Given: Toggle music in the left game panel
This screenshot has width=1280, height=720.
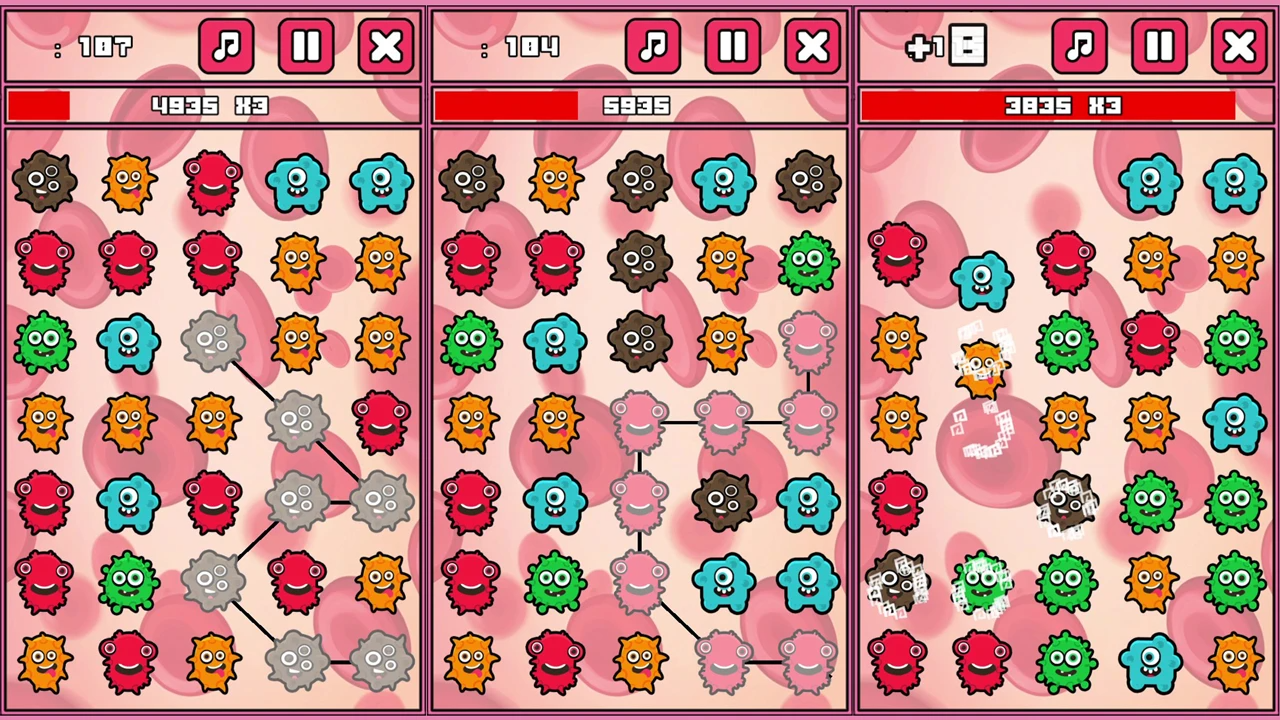Looking at the screenshot, I should point(227,46).
